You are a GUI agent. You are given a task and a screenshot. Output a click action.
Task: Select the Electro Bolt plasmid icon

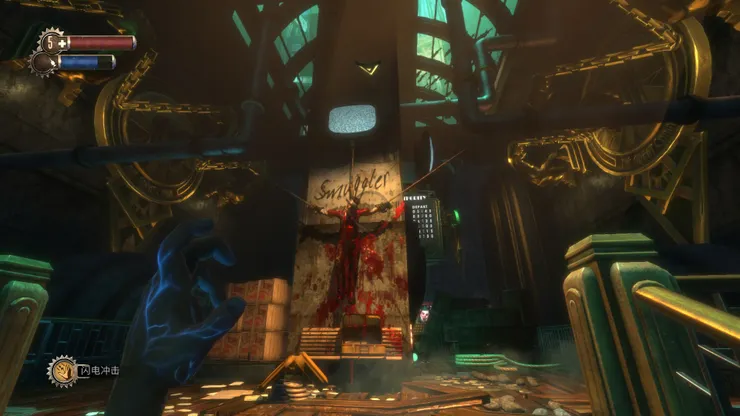(63, 370)
